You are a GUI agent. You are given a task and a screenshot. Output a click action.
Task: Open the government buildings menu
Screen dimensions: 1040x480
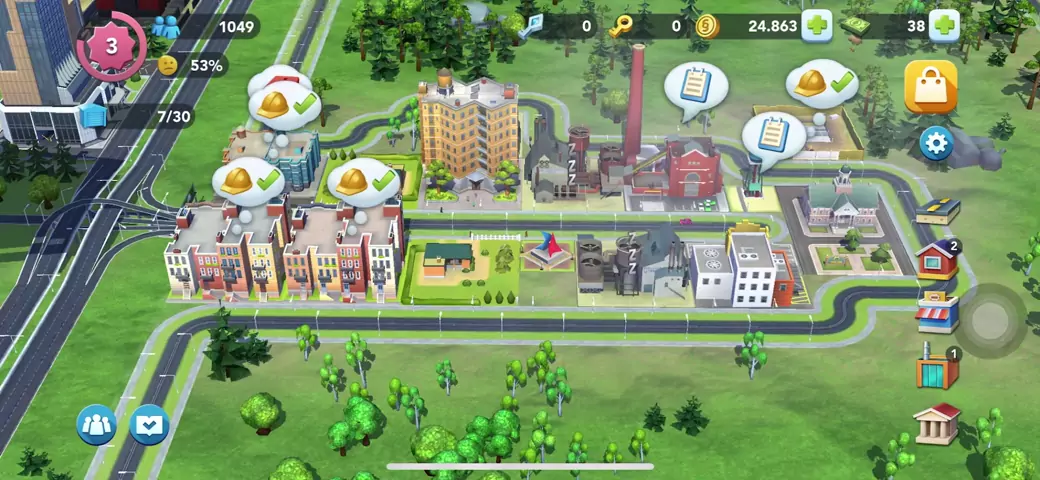[937, 423]
